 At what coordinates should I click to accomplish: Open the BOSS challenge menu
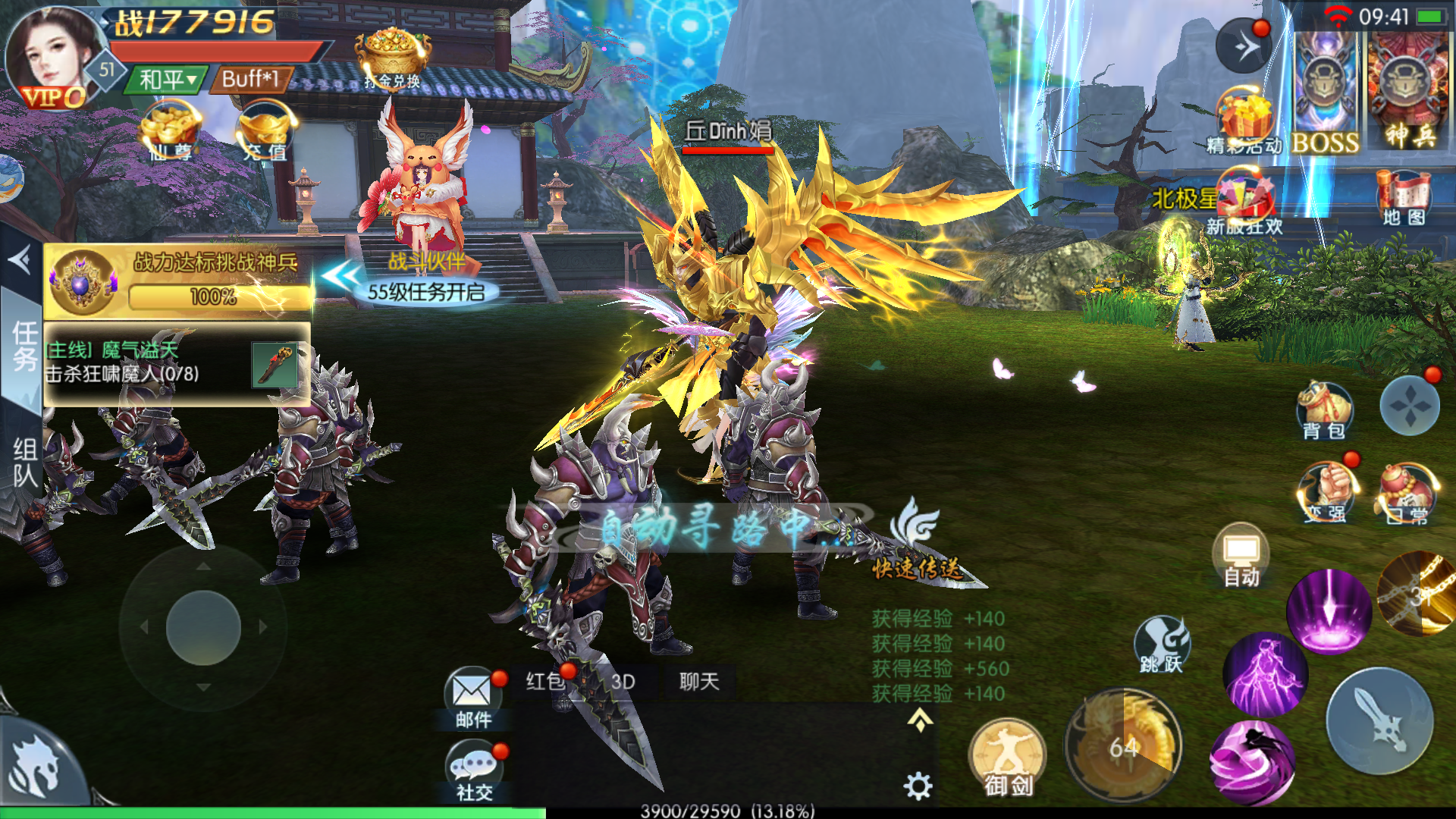[1325, 91]
